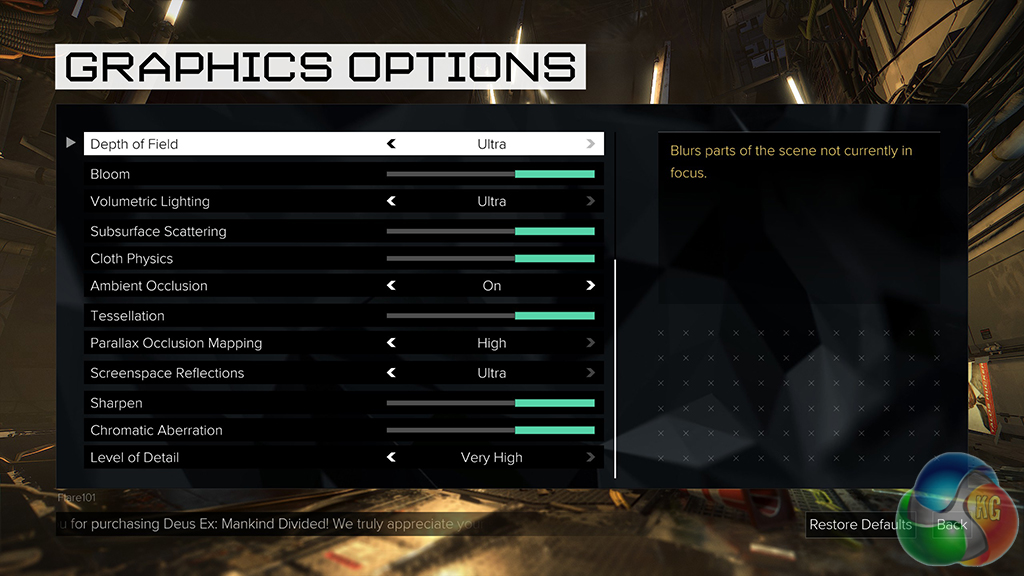Lower Parallax Occlusion Mapping with left arrow
Screen dimensions: 1024x576
(x=392, y=343)
